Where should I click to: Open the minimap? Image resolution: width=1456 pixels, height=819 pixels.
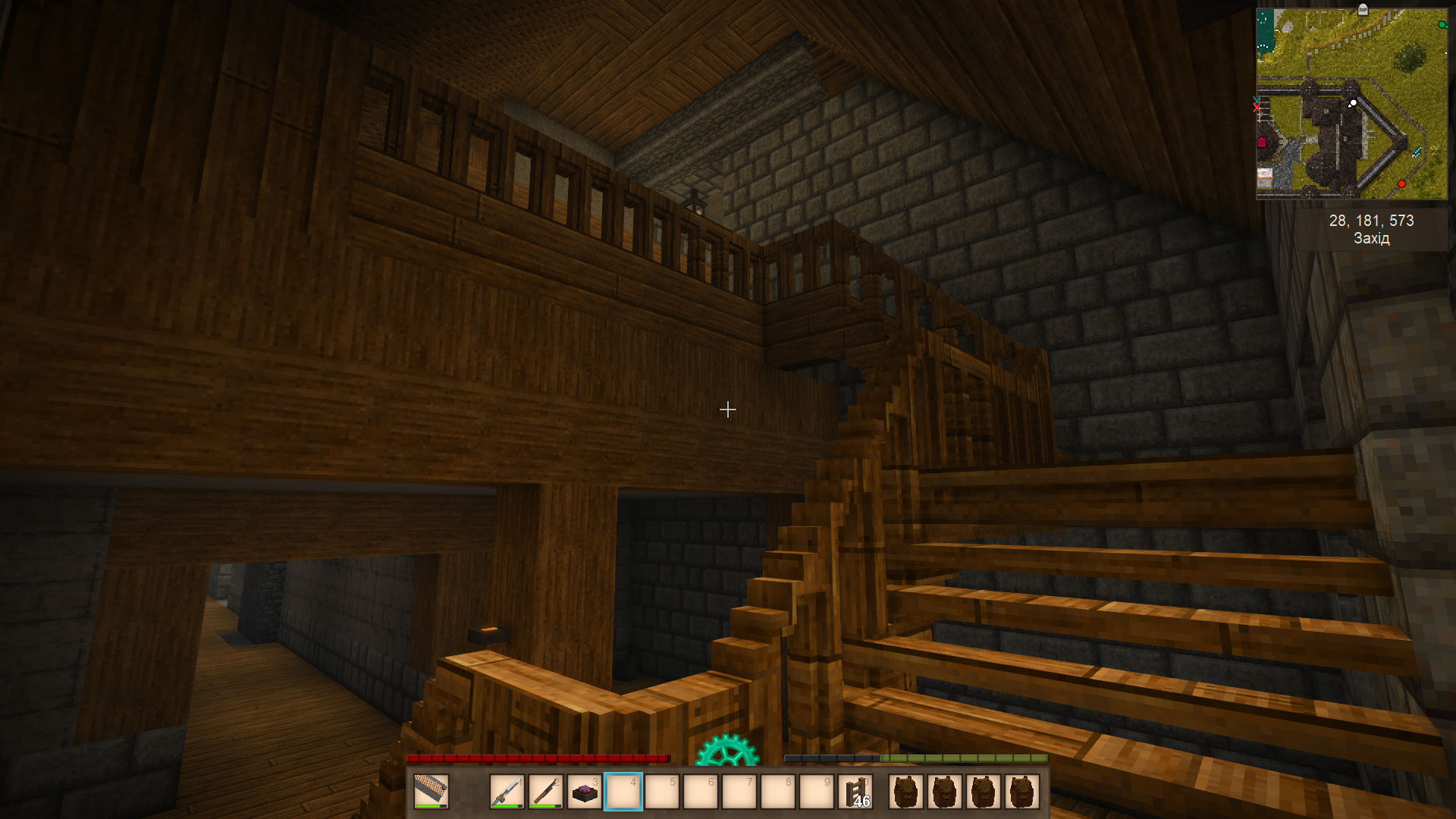click(x=1351, y=104)
